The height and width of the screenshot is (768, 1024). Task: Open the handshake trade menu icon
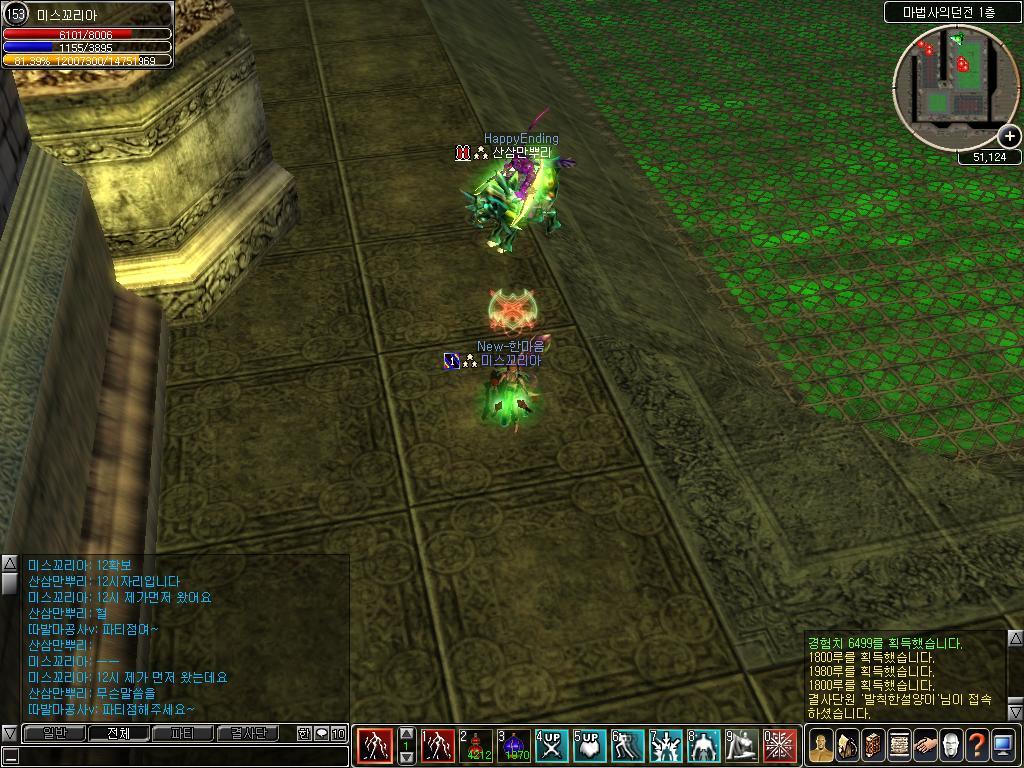point(925,746)
